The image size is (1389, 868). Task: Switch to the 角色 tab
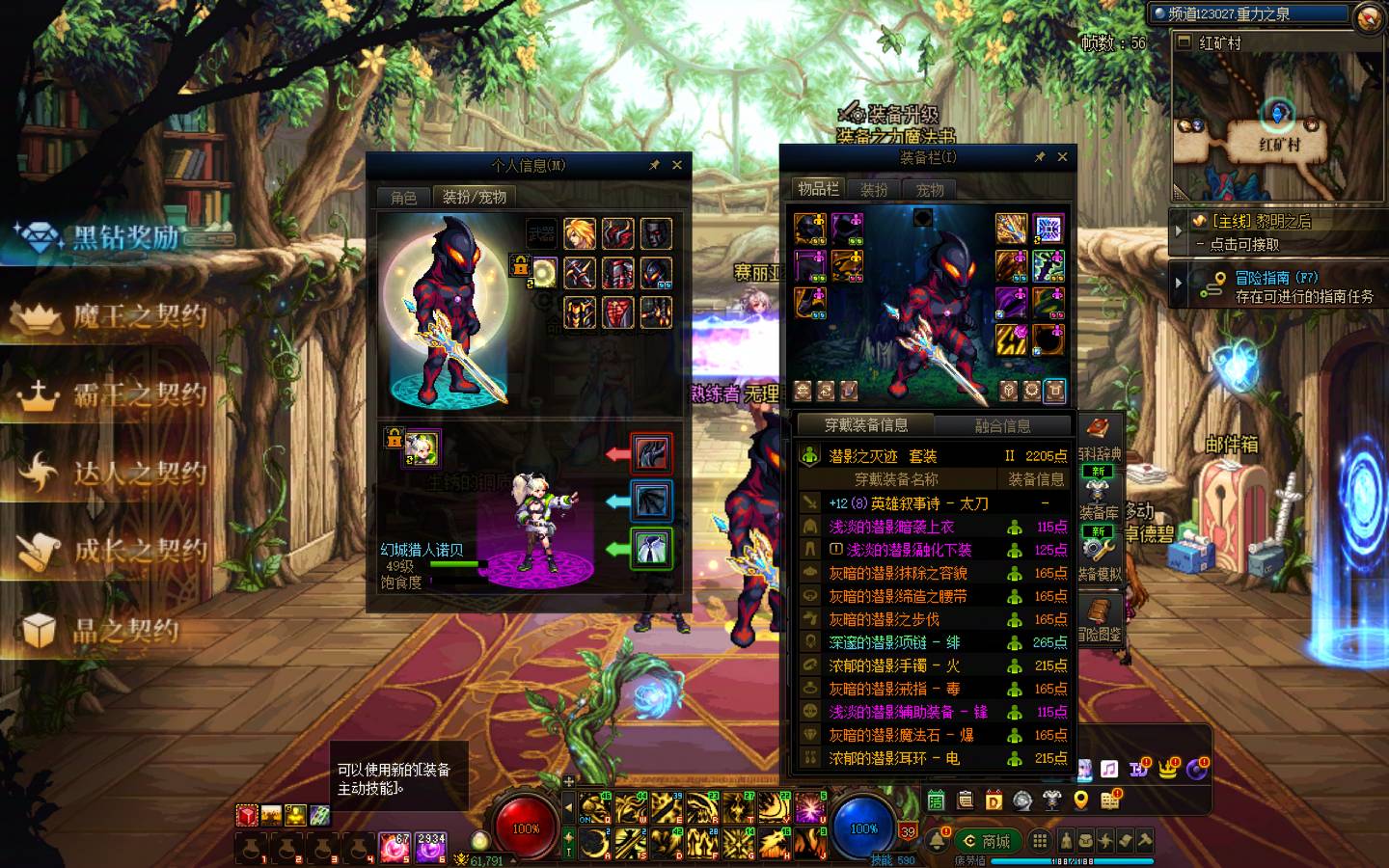point(404,197)
